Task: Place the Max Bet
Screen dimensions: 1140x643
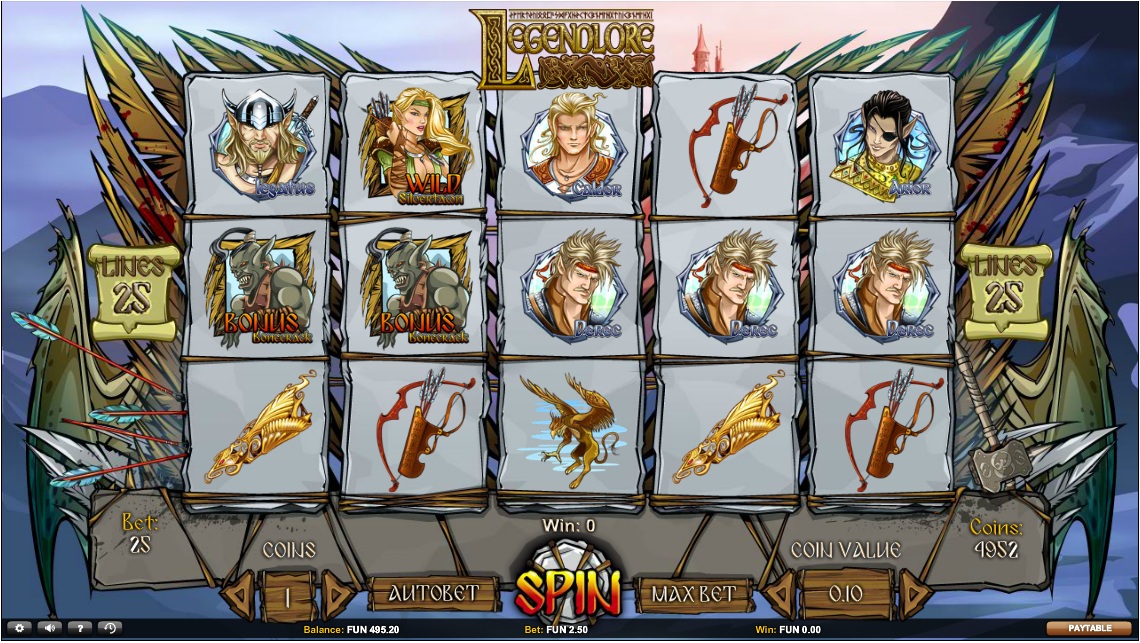Action: pos(694,594)
